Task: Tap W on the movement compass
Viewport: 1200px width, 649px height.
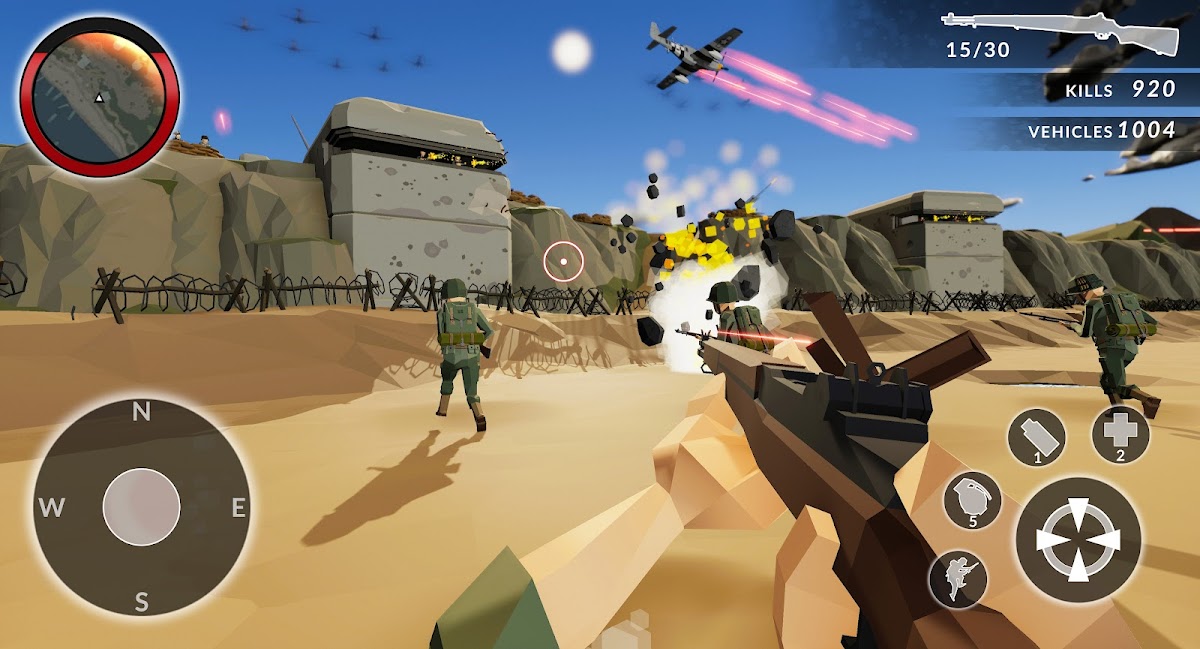Action: point(50,507)
